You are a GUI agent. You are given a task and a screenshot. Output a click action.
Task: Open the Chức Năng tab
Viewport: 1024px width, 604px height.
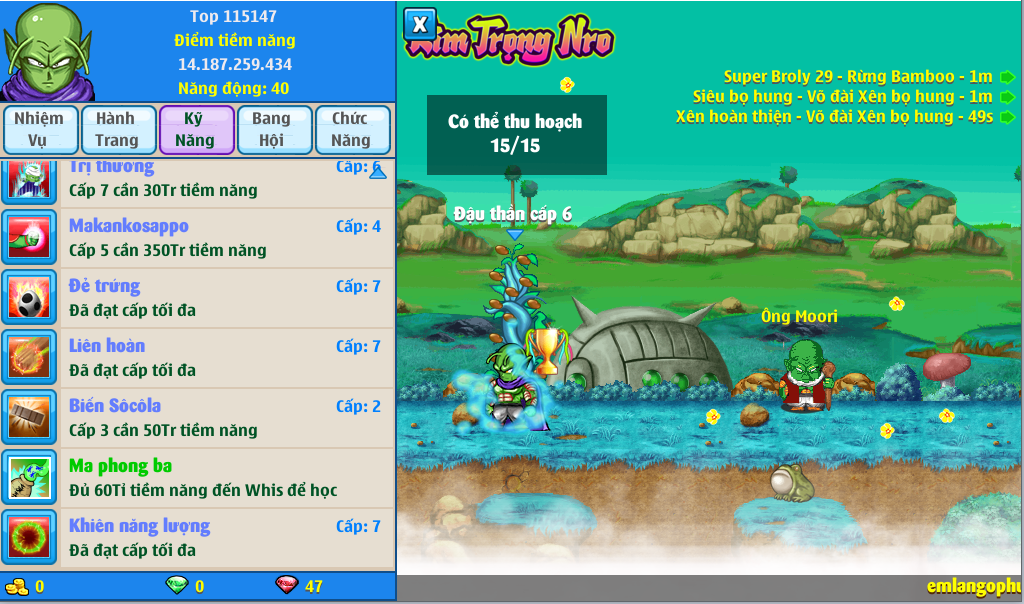(350, 130)
